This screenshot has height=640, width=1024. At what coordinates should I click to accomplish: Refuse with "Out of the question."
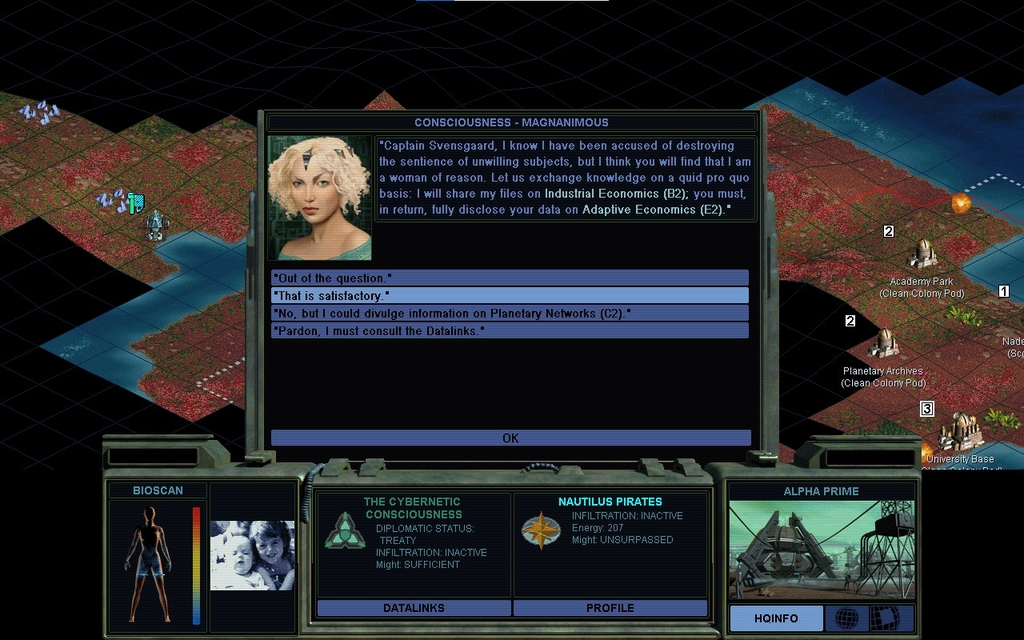(509, 278)
